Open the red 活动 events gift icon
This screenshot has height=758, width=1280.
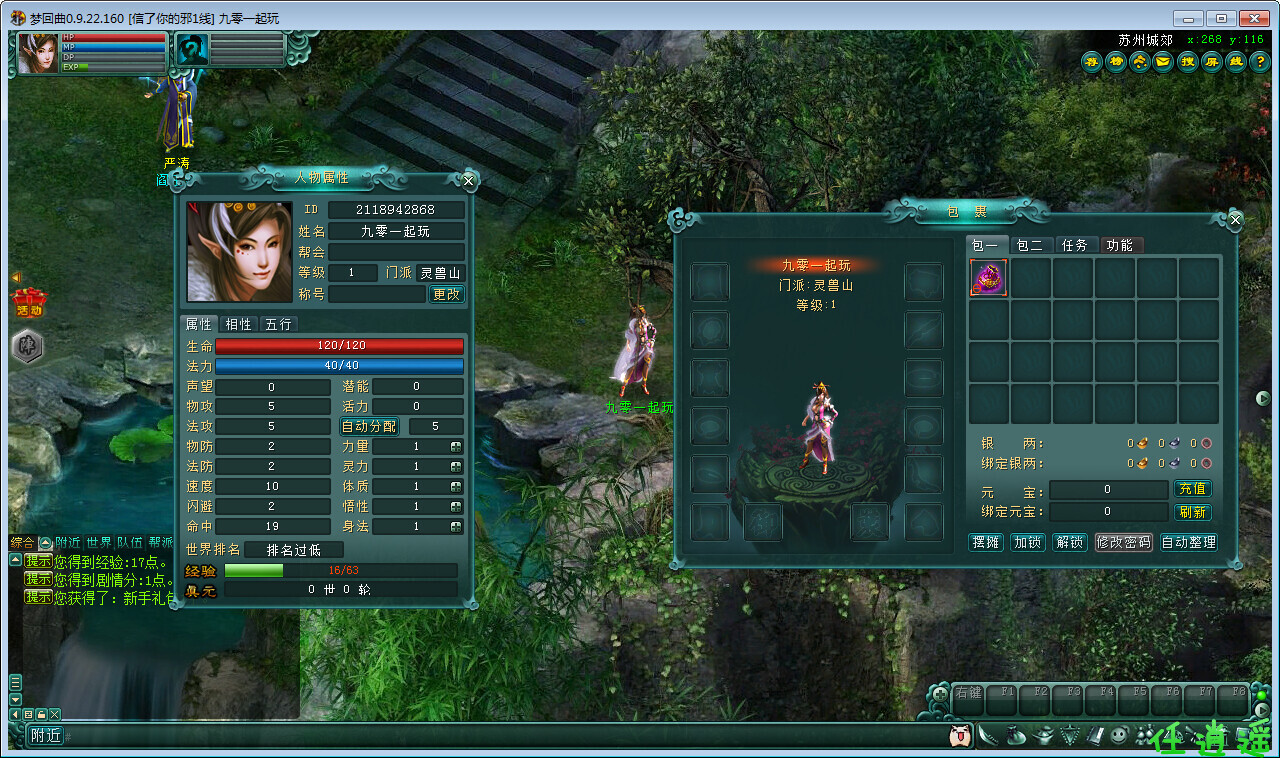[x=29, y=301]
